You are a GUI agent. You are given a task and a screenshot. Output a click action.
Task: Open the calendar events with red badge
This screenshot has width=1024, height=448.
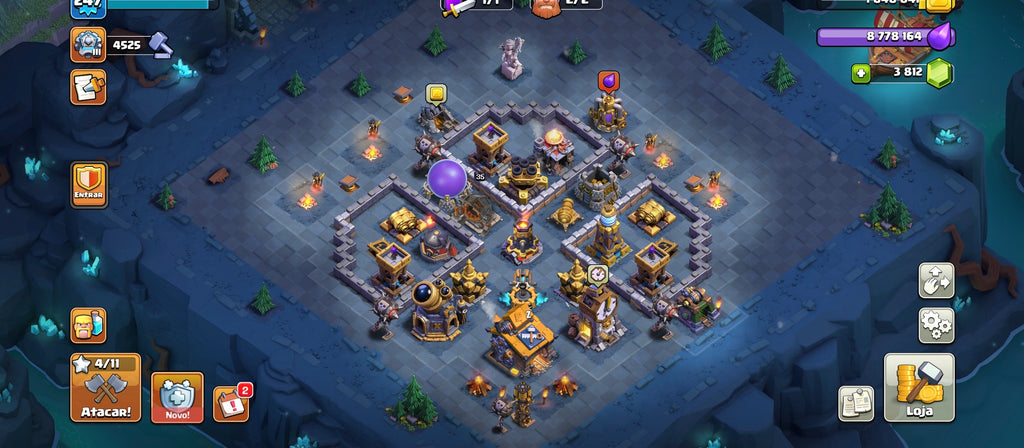pos(230,403)
